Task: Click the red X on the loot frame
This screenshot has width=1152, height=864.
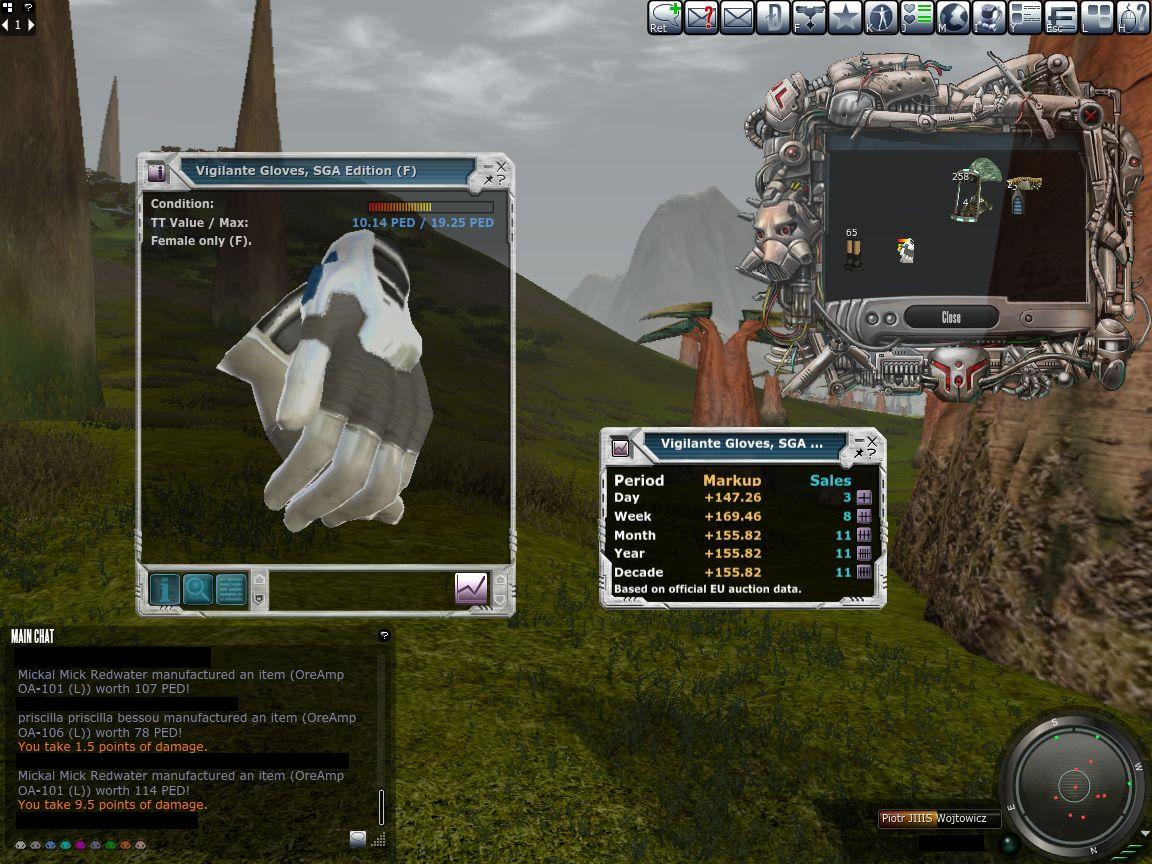Action: click(1091, 116)
